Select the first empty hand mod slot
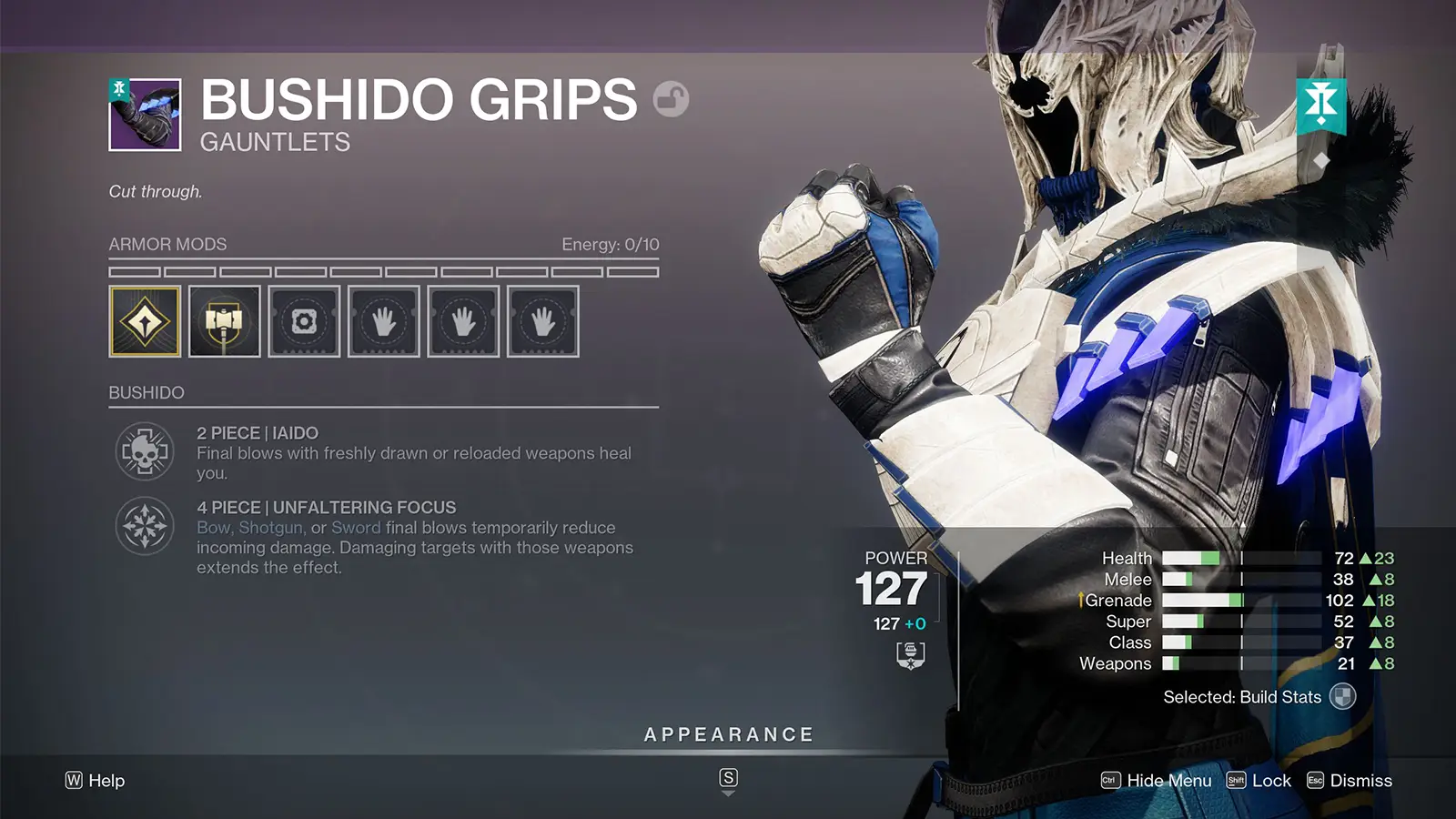 click(384, 320)
